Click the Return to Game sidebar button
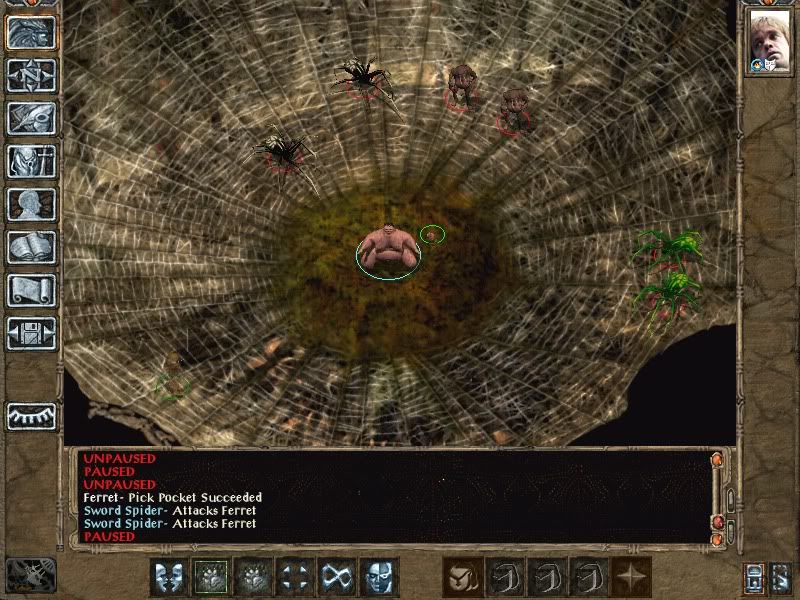800x600 pixels. click(x=31, y=33)
